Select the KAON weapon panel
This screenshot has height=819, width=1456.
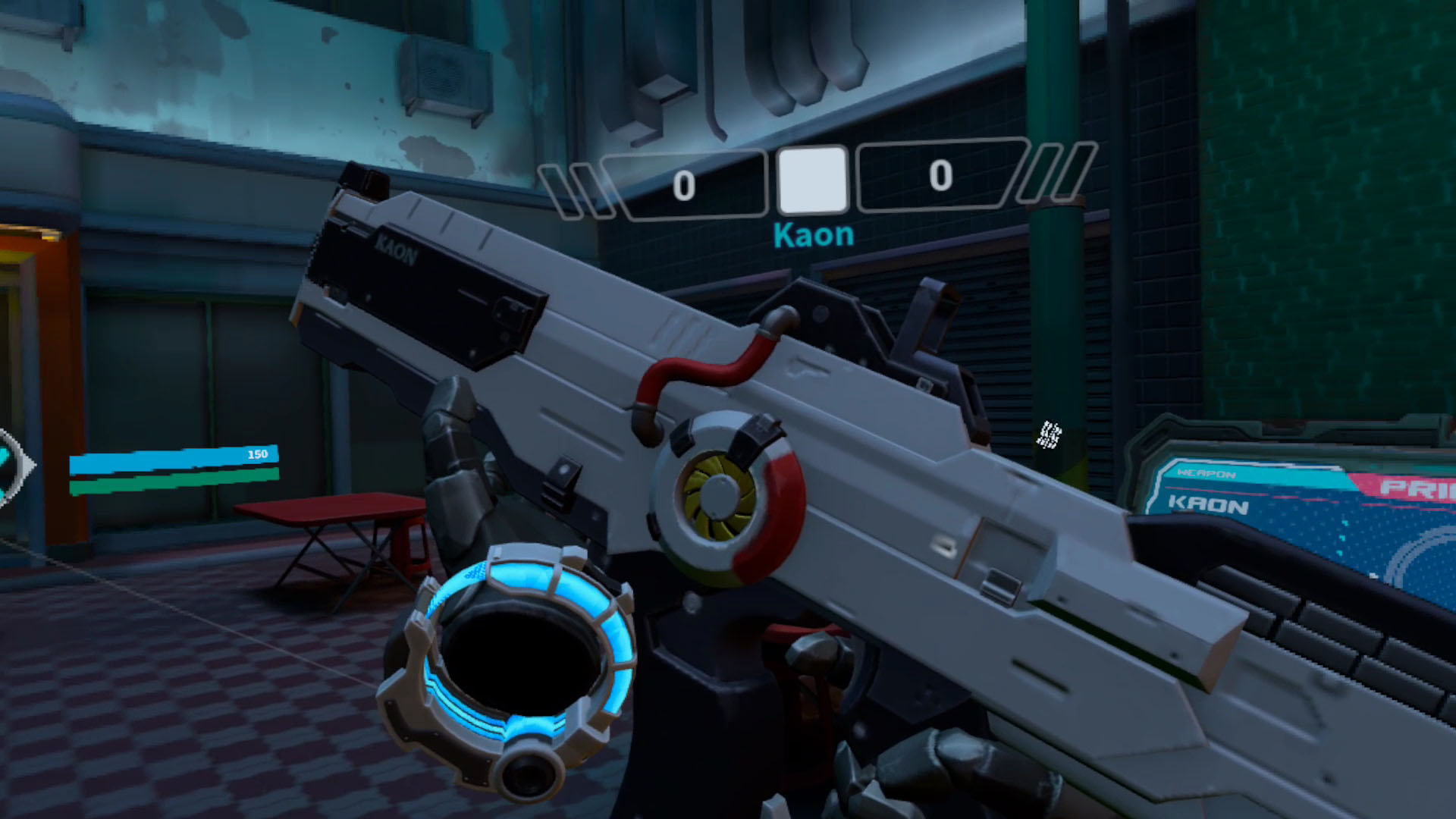tap(1209, 504)
